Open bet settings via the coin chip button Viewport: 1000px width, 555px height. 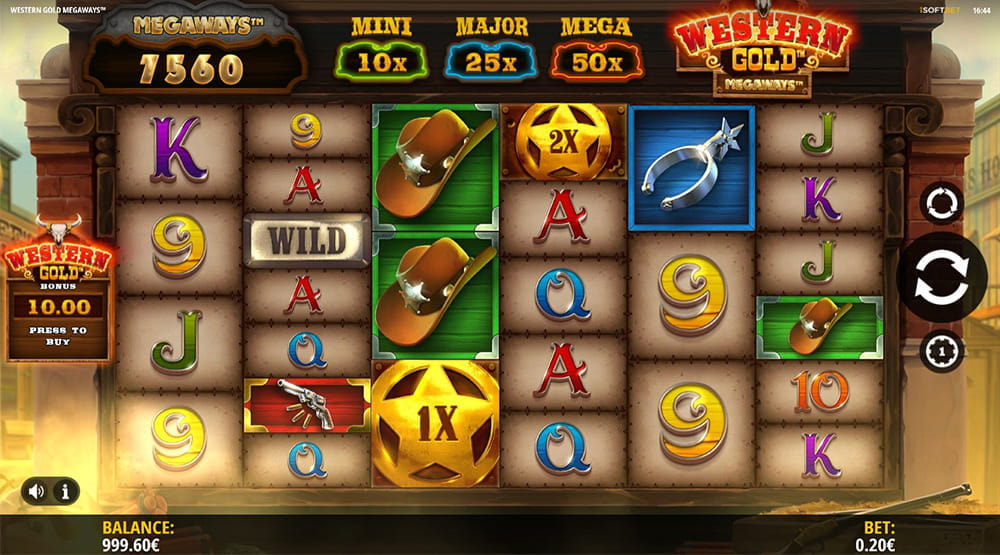[941, 351]
